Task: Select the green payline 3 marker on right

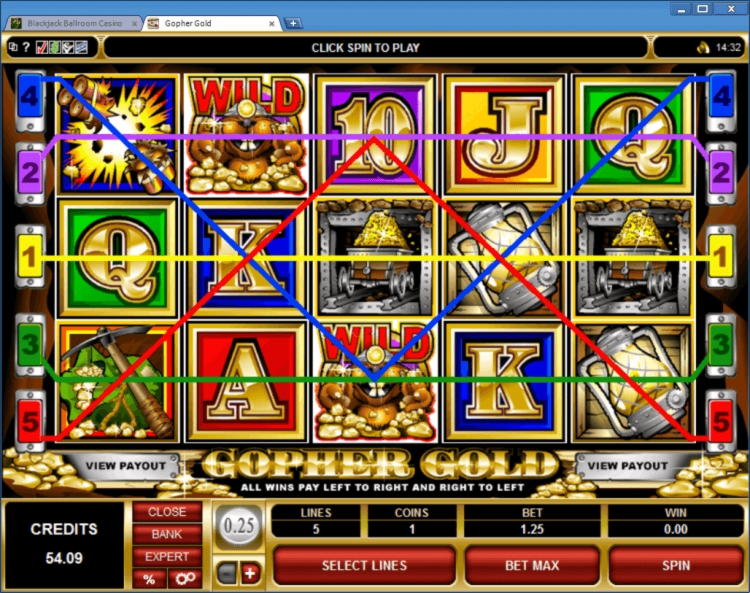Action: (x=721, y=345)
